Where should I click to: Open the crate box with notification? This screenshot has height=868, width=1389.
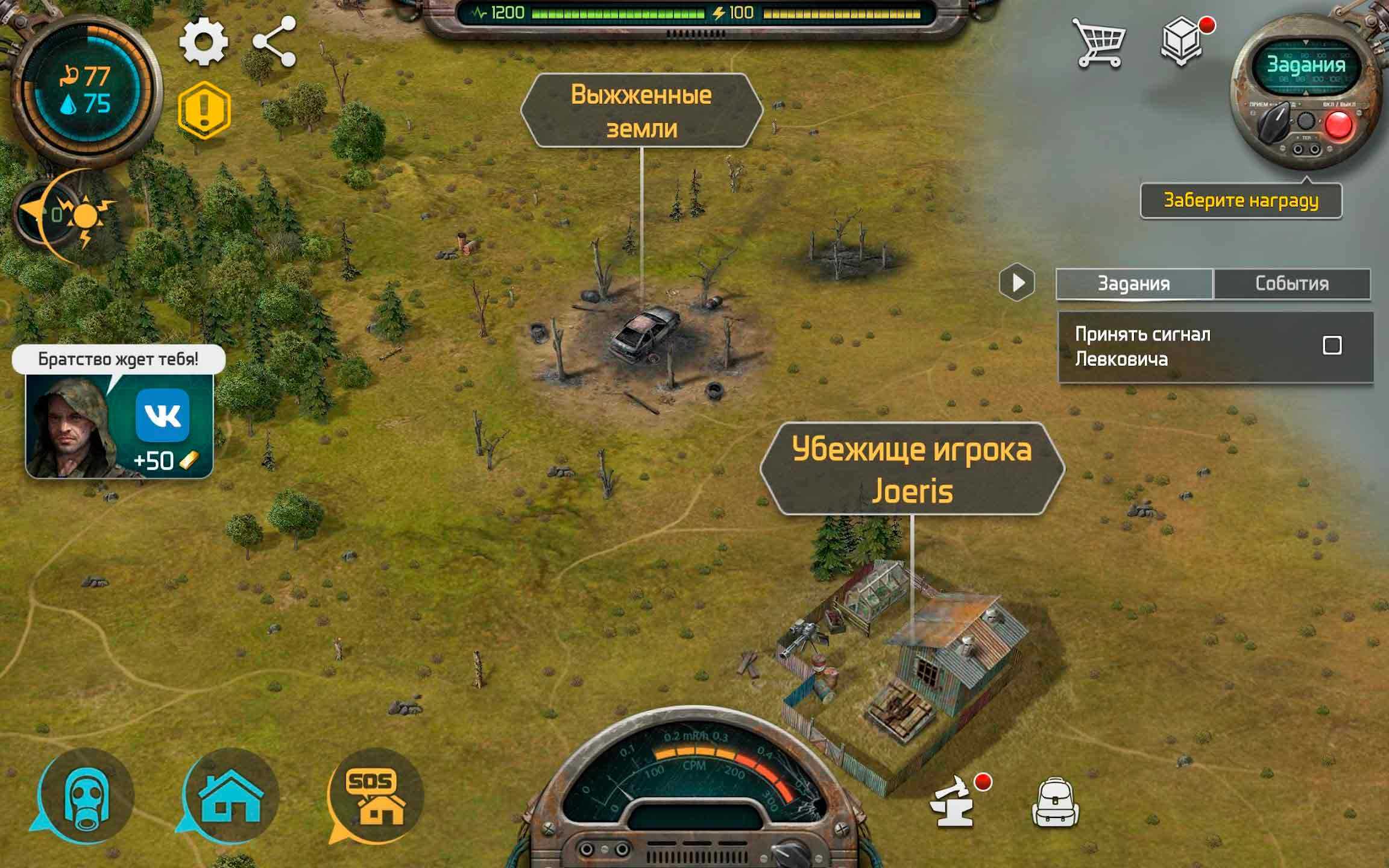pos(1182,42)
